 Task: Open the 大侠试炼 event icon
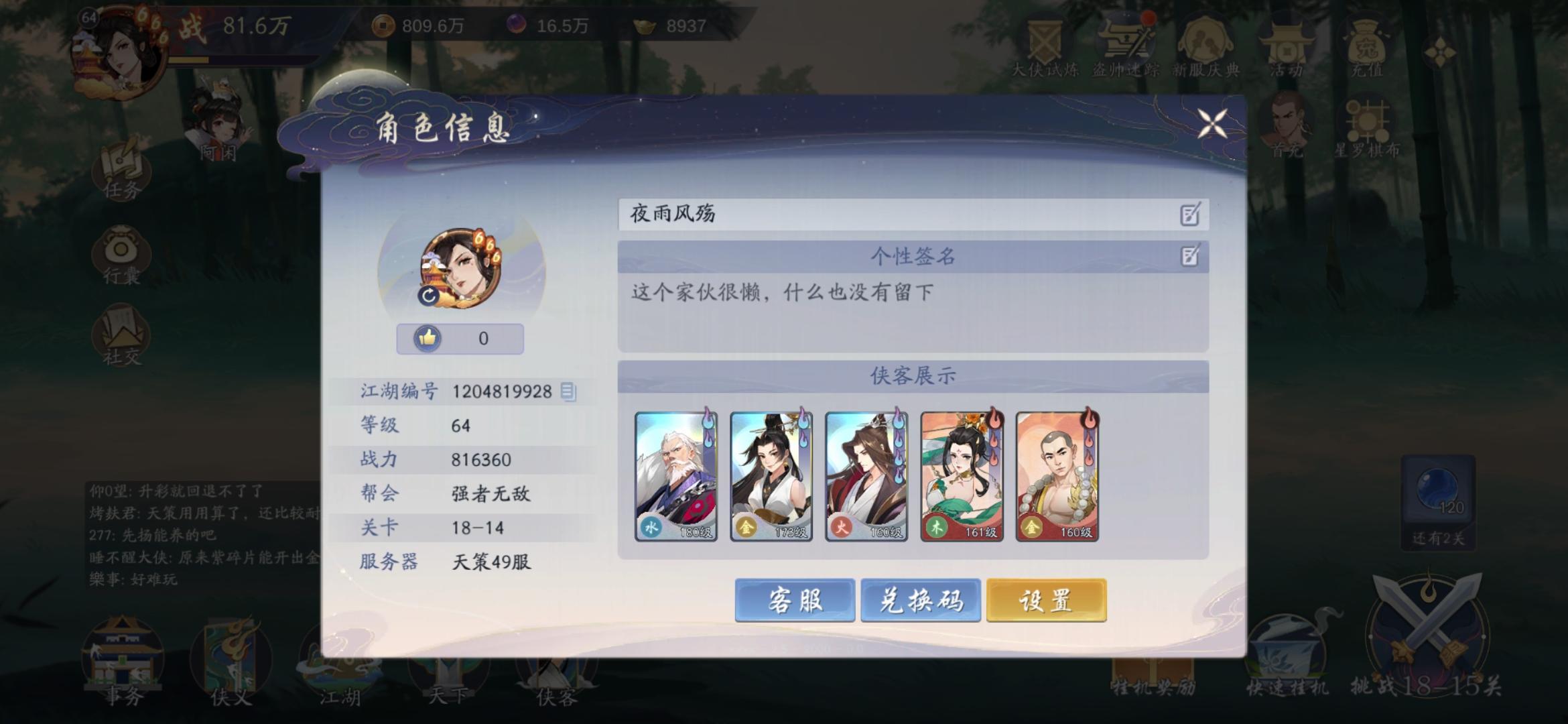(x=1043, y=47)
